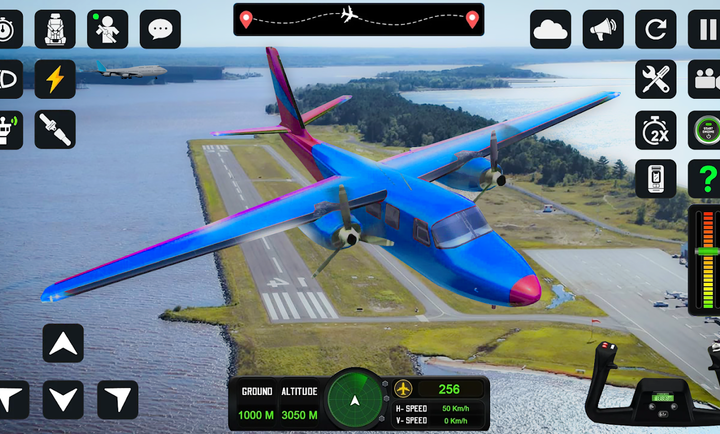Contact the control tower
720x434 pixels.
[9, 130]
